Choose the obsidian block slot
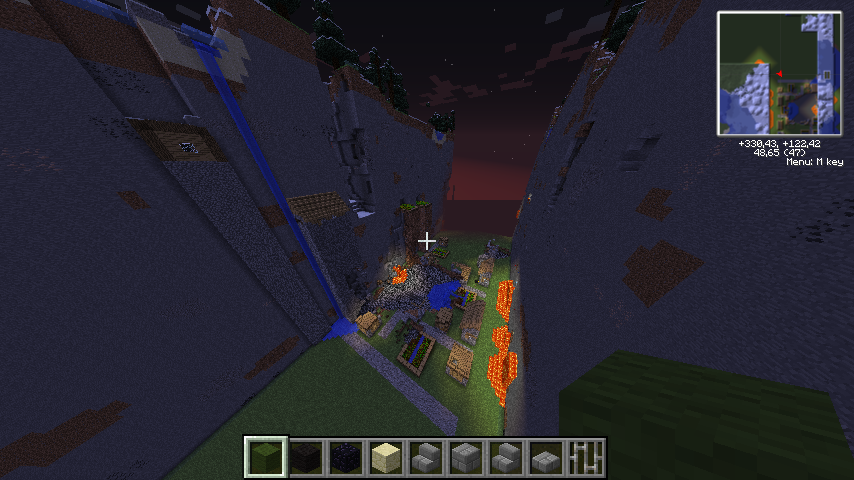The width and height of the screenshot is (854, 480). (x=347, y=457)
